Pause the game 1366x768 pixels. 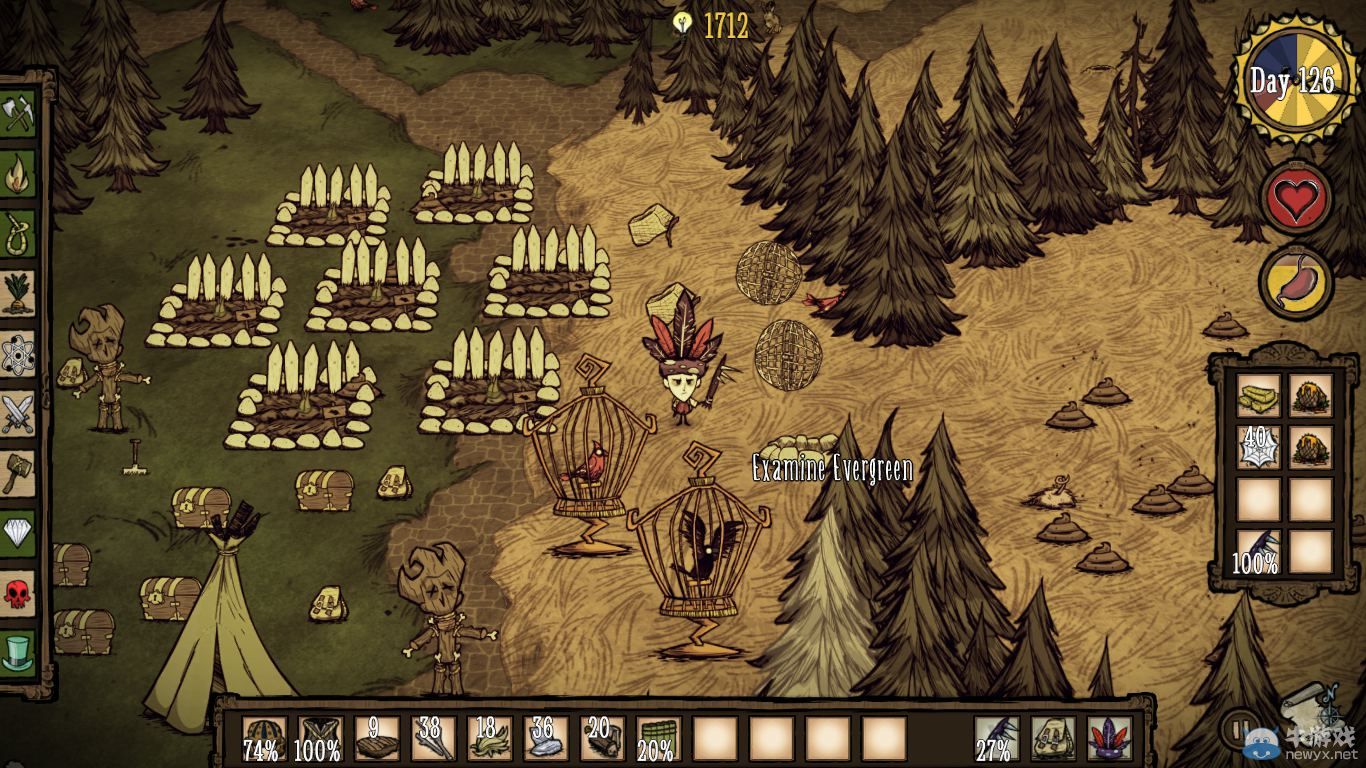click(x=1238, y=727)
